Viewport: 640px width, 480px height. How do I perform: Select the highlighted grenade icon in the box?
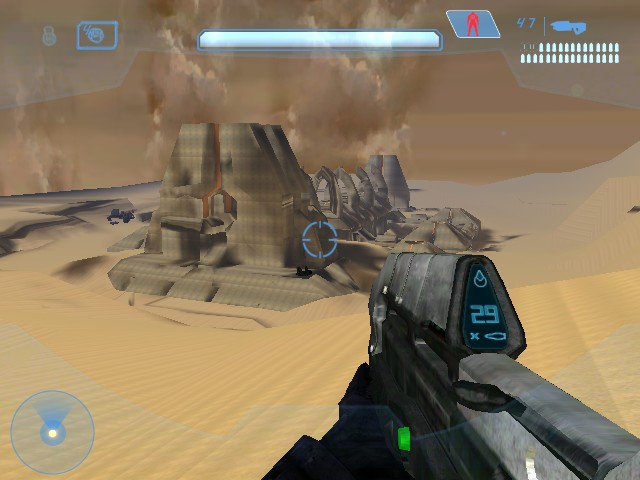97,36
